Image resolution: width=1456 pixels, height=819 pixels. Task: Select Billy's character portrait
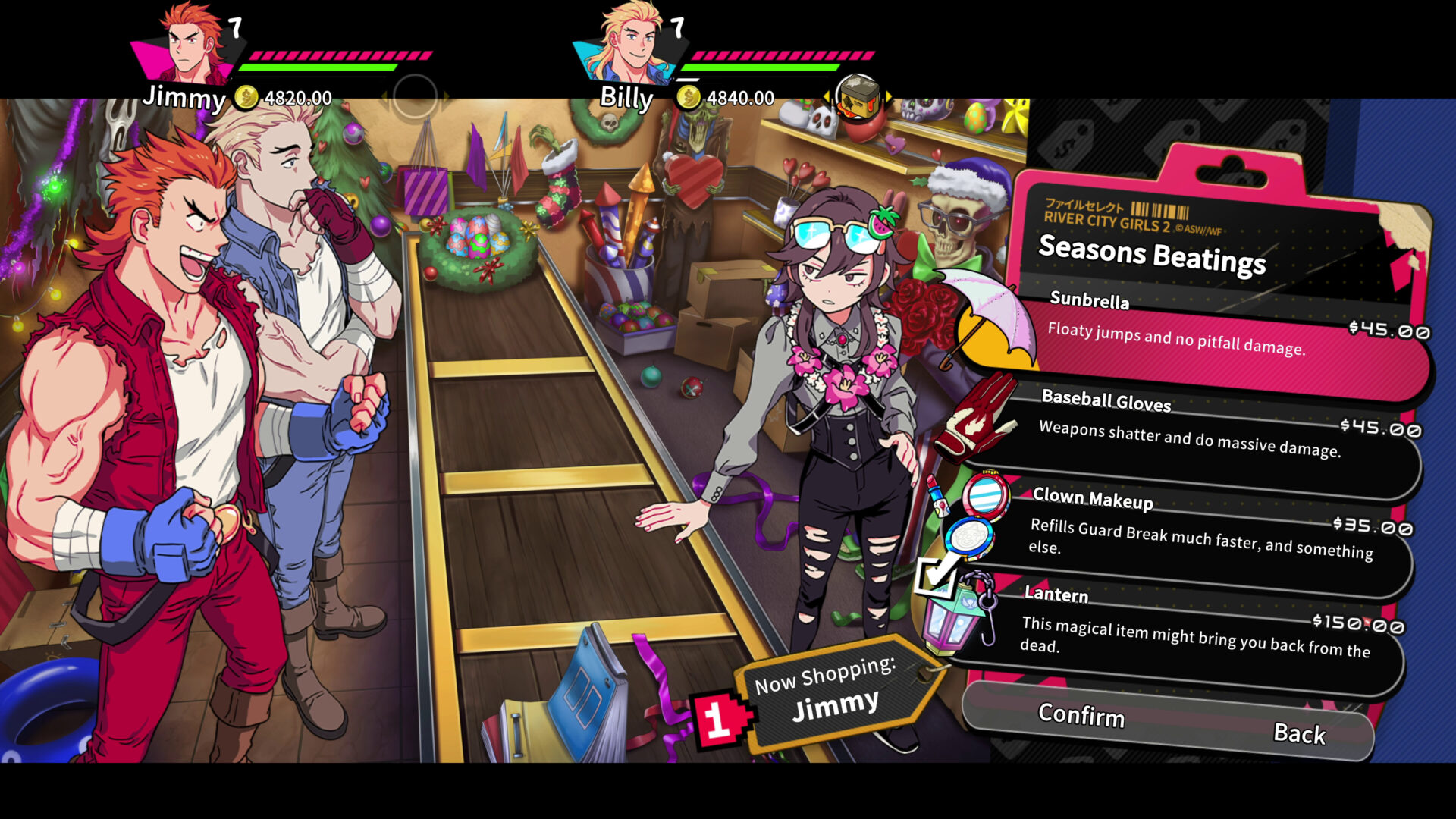click(629, 42)
